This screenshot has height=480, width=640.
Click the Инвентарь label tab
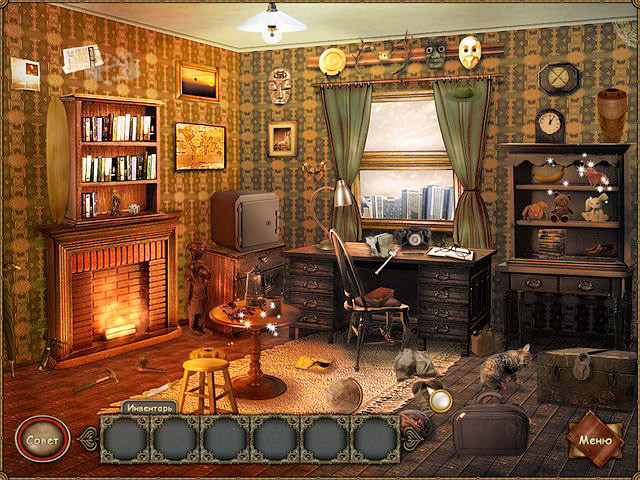click(x=149, y=407)
